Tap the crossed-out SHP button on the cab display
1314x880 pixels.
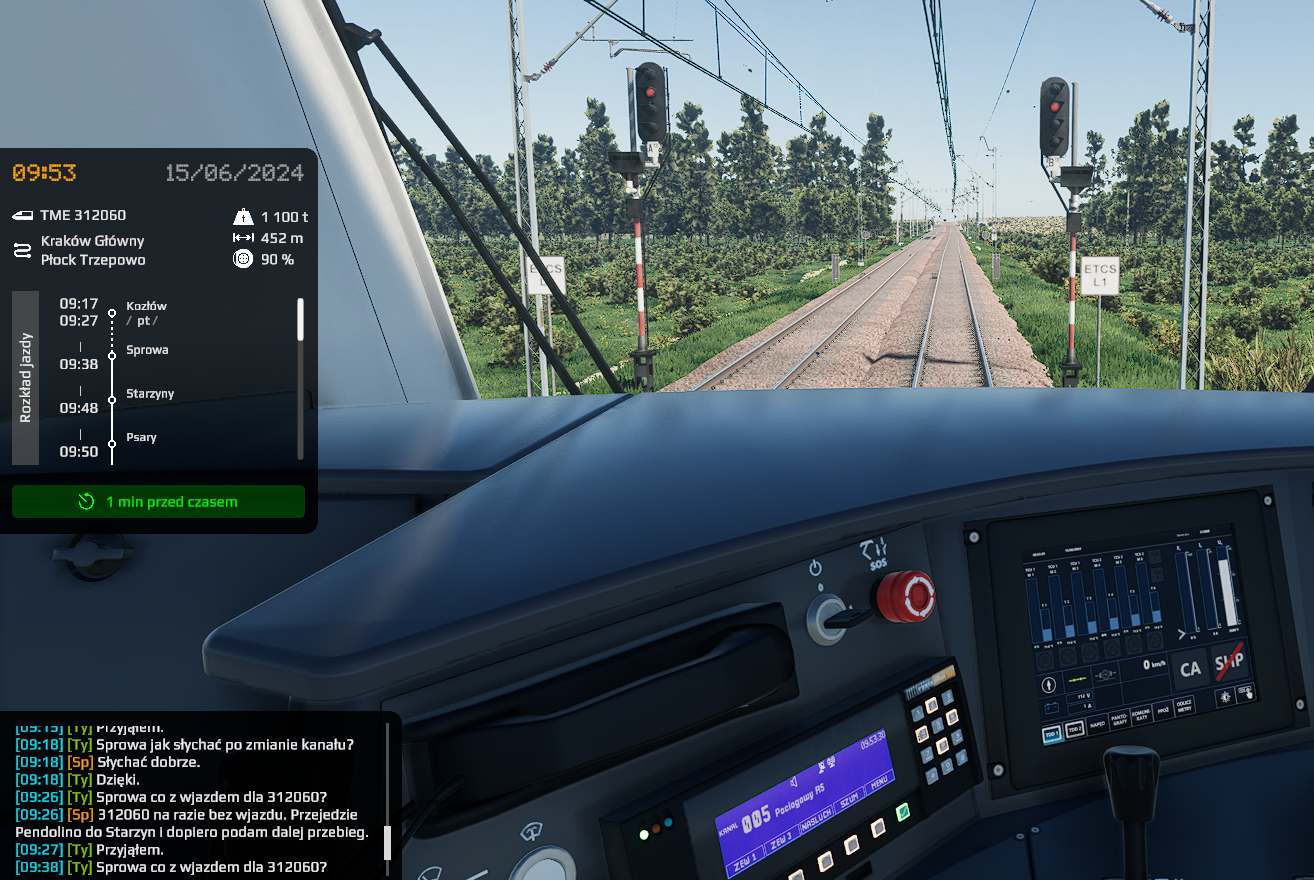click(x=1229, y=663)
